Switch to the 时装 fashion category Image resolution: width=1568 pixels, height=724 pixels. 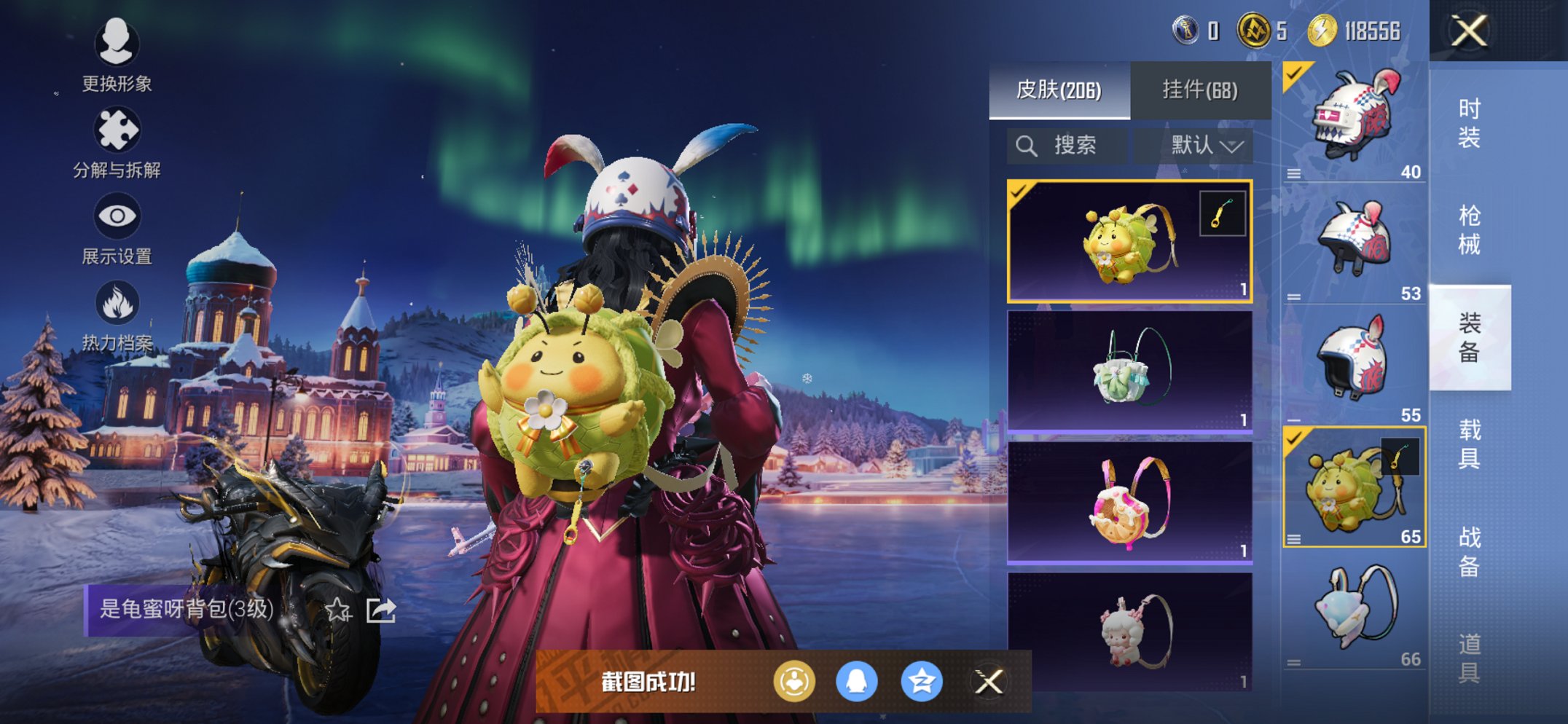click(x=1469, y=123)
